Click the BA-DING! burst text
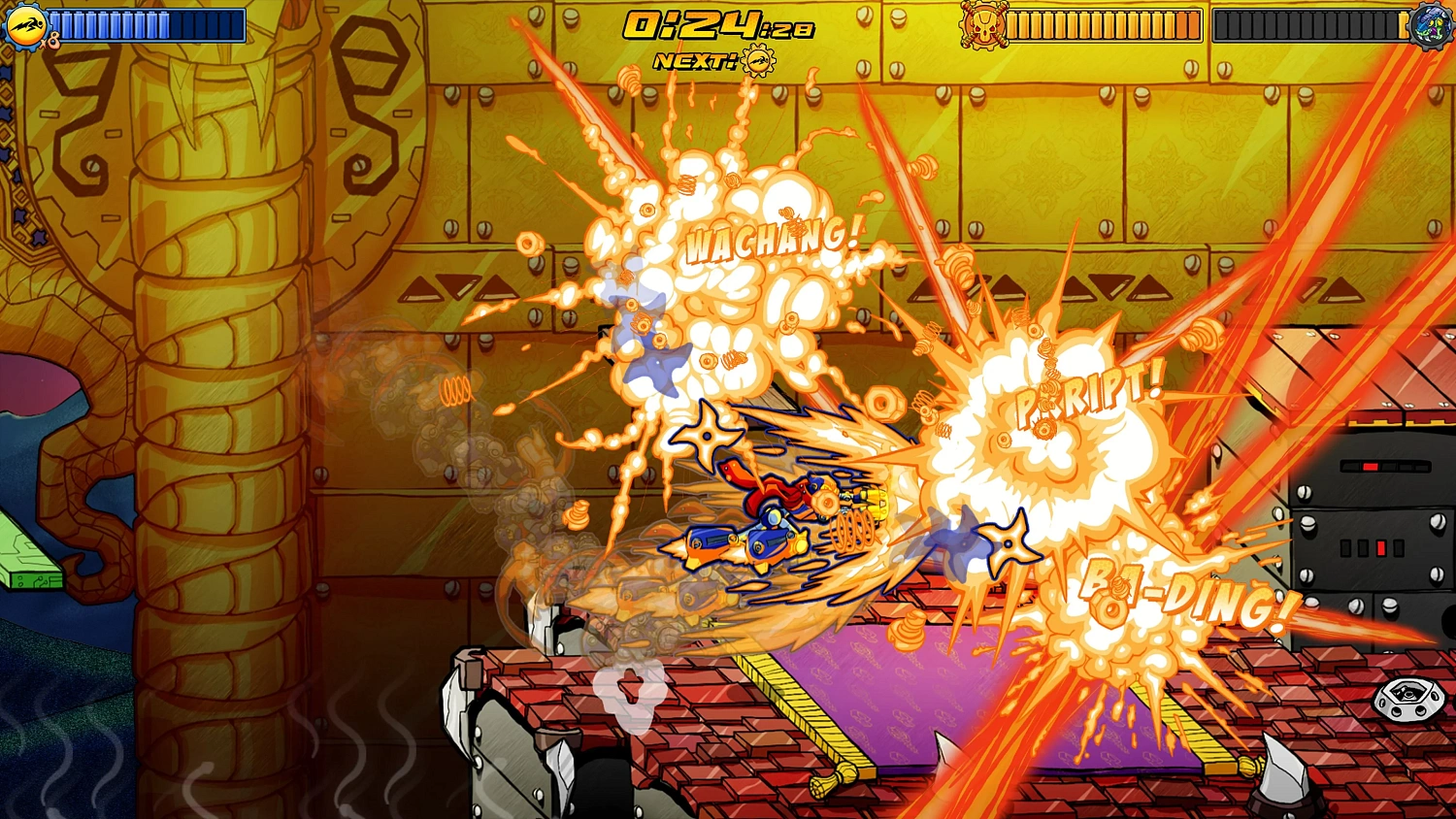The width and height of the screenshot is (1456, 819). tap(1186, 593)
